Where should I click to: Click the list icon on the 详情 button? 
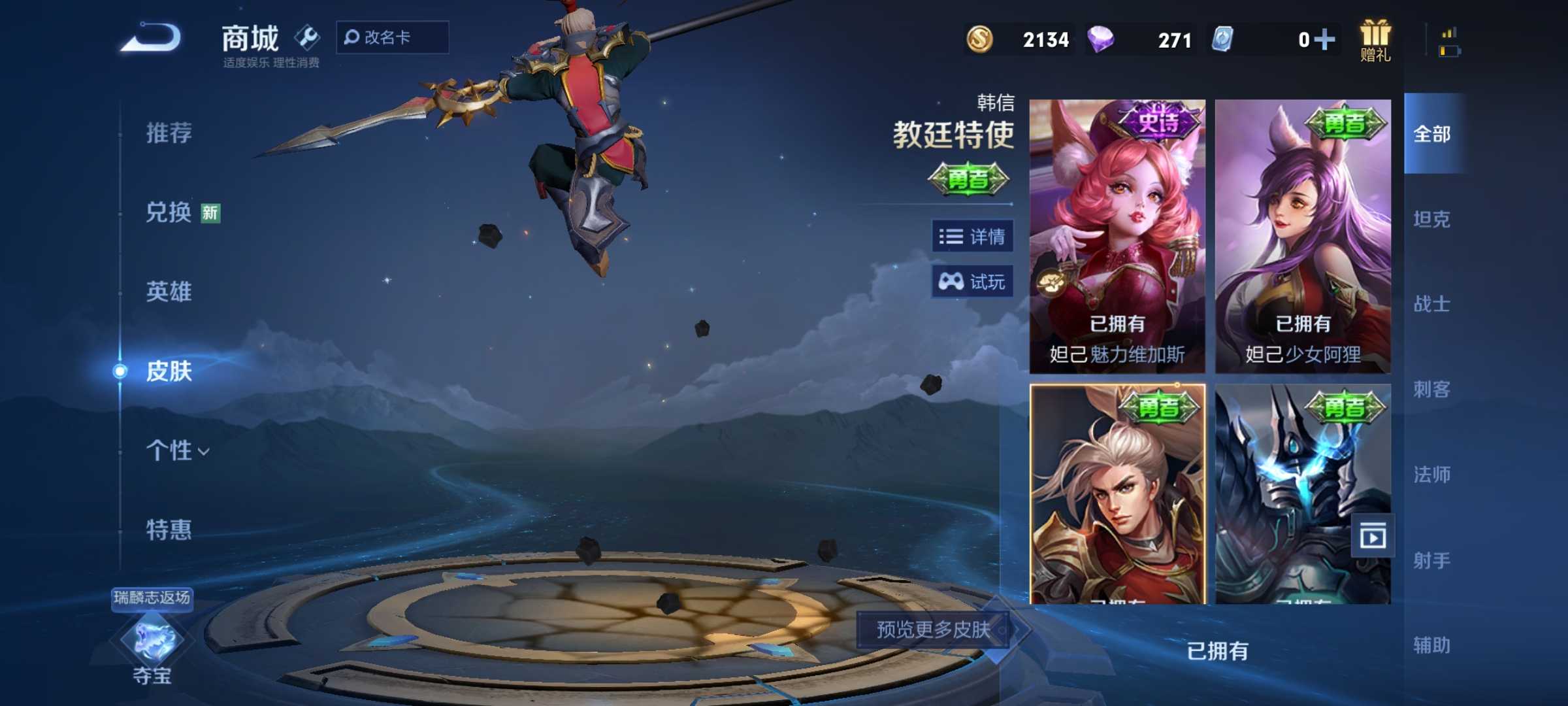click(x=951, y=237)
